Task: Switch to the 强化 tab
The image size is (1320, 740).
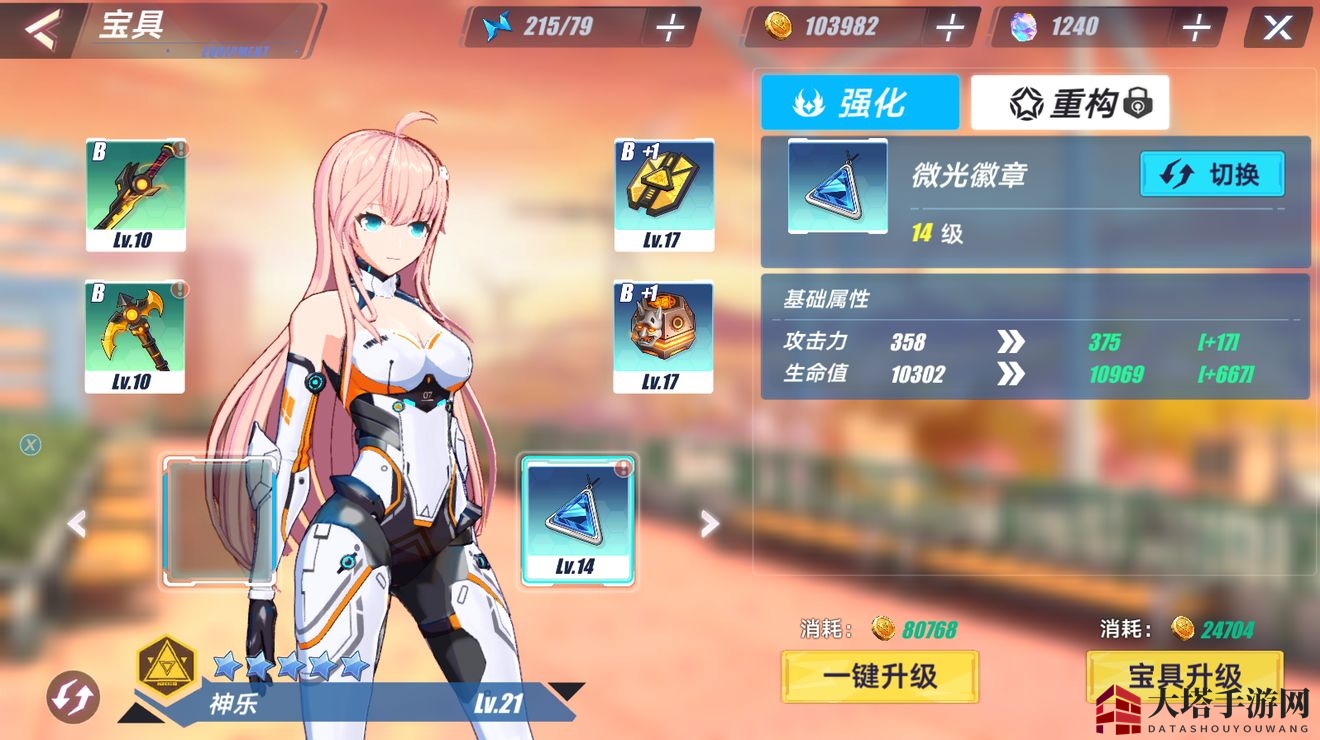Action: (860, 100)
